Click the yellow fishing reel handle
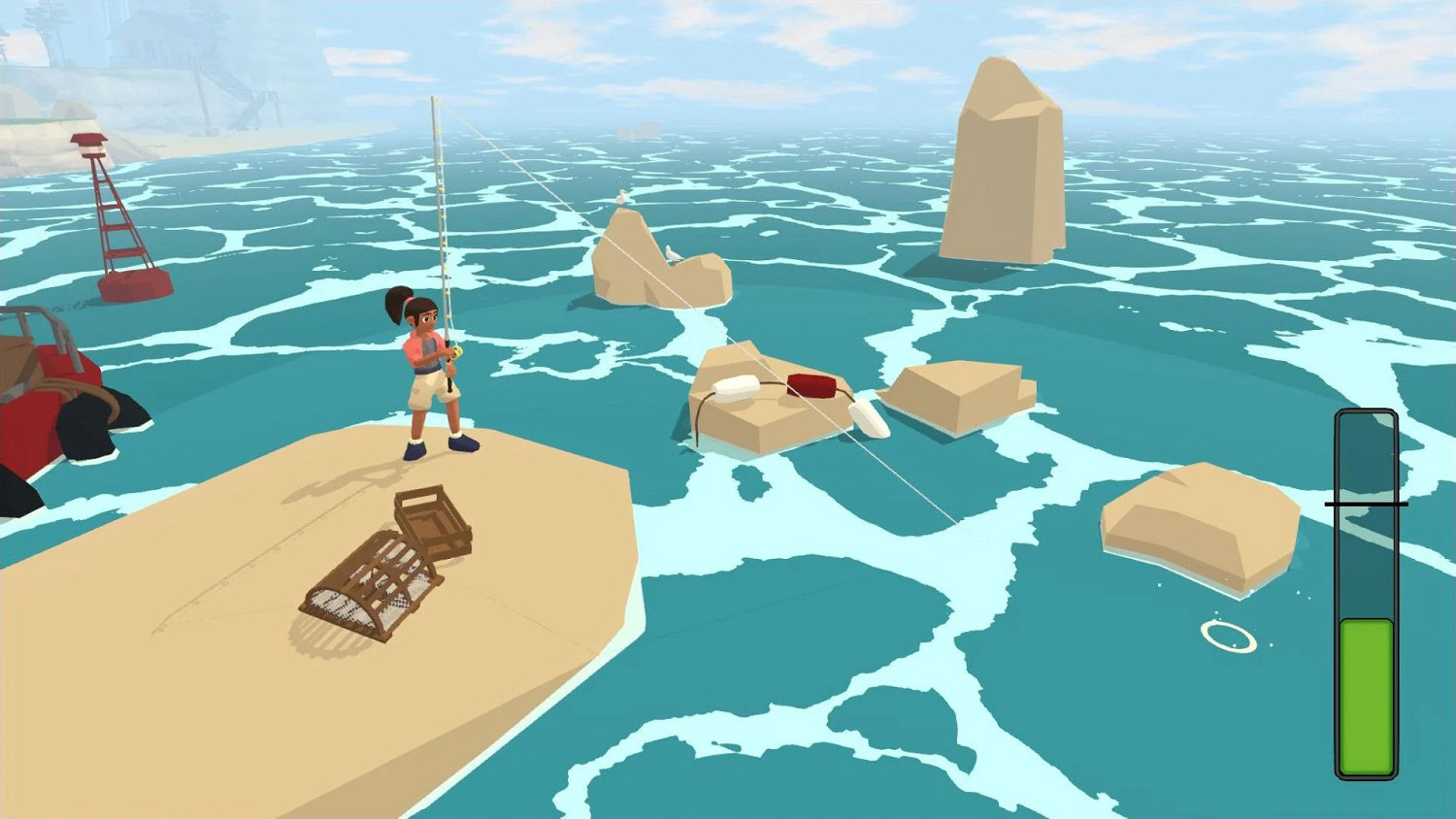Screen dimensions: 1456x819 tap(456, 351)
